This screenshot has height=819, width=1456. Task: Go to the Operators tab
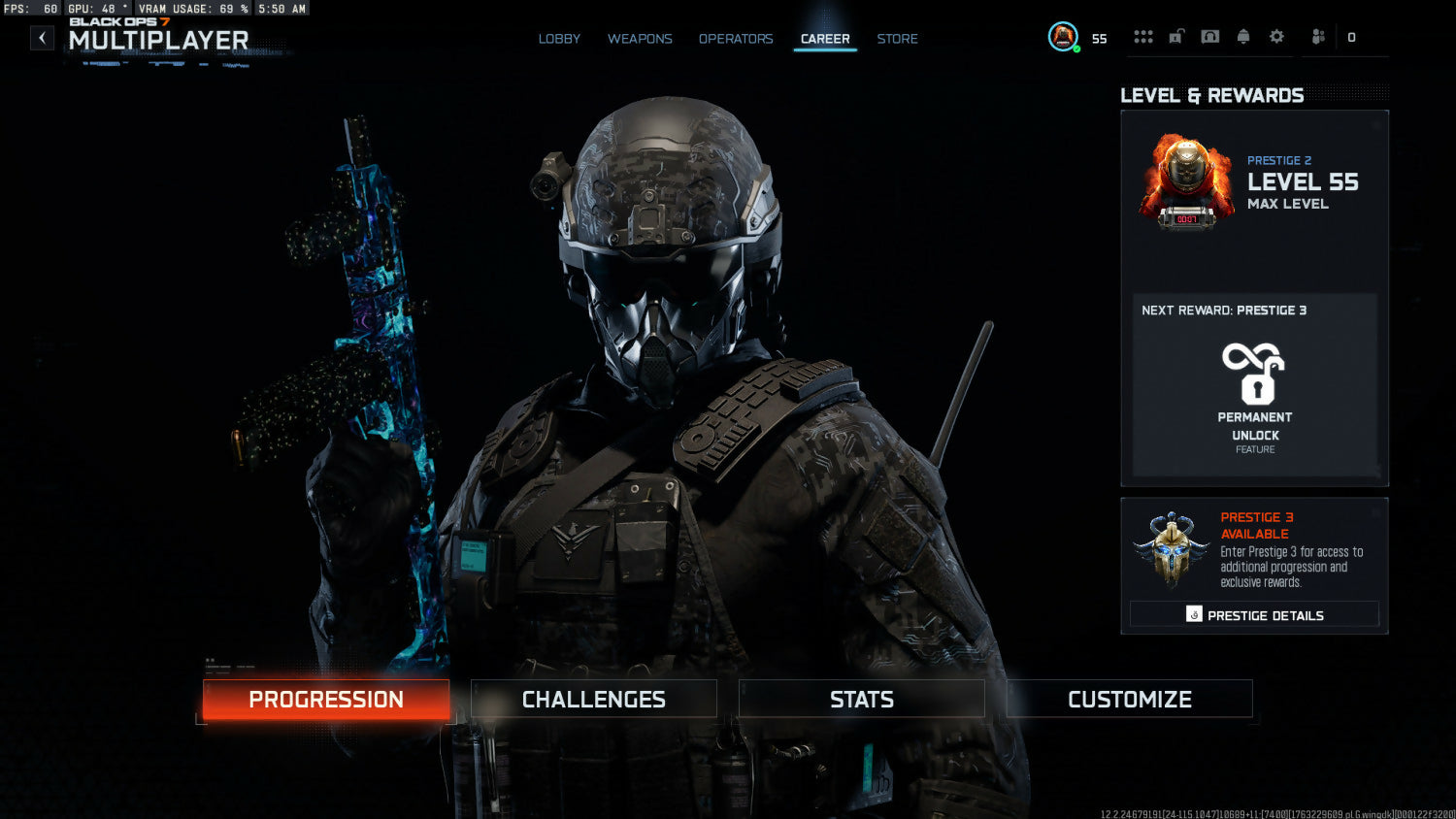tap(736, 39)
